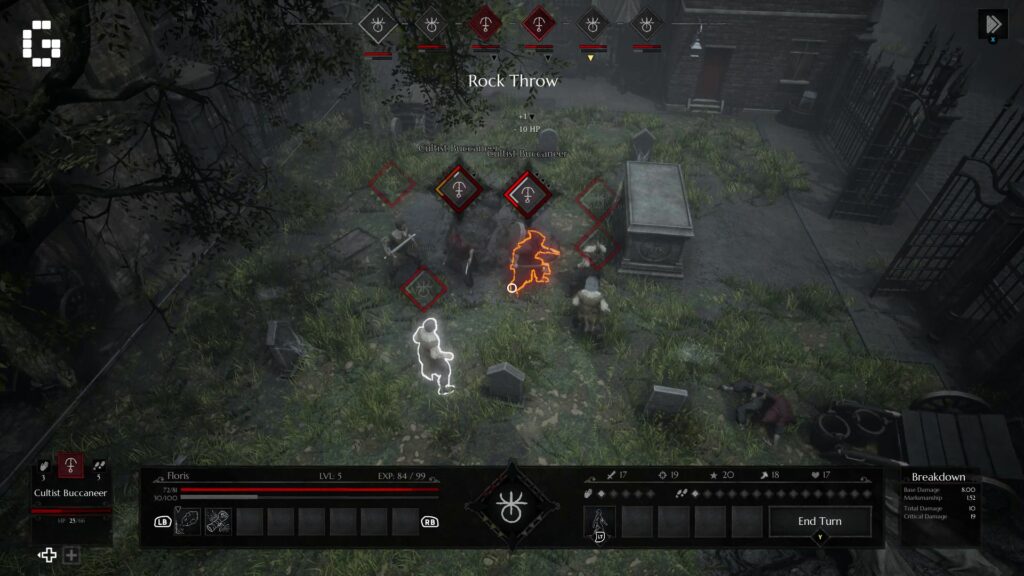The width and height of the screenshot is (1024, 576).
Task: Click the Cultist Buccaneer target portrait icon
Action: (x=71, y=466)
